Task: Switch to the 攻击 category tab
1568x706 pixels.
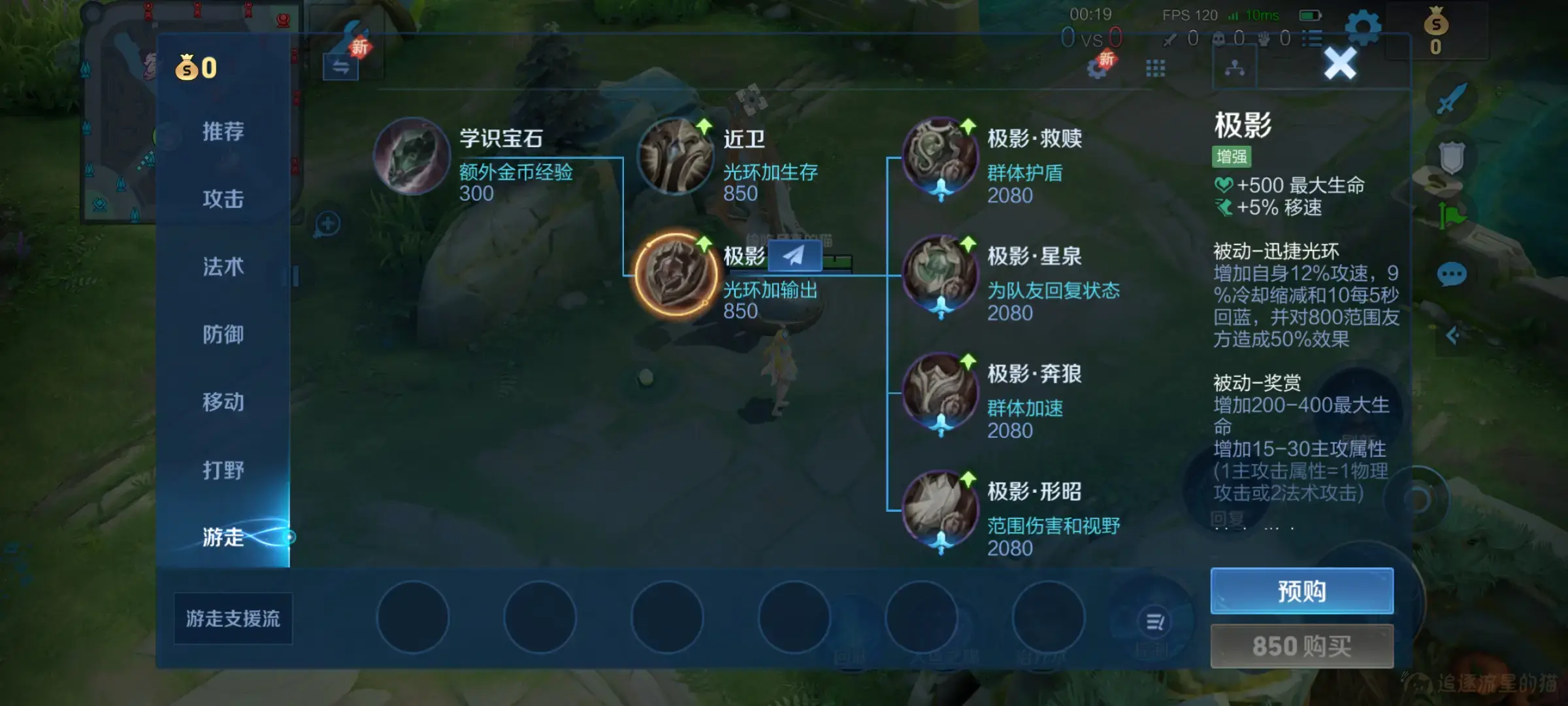Action: [222, 199]
